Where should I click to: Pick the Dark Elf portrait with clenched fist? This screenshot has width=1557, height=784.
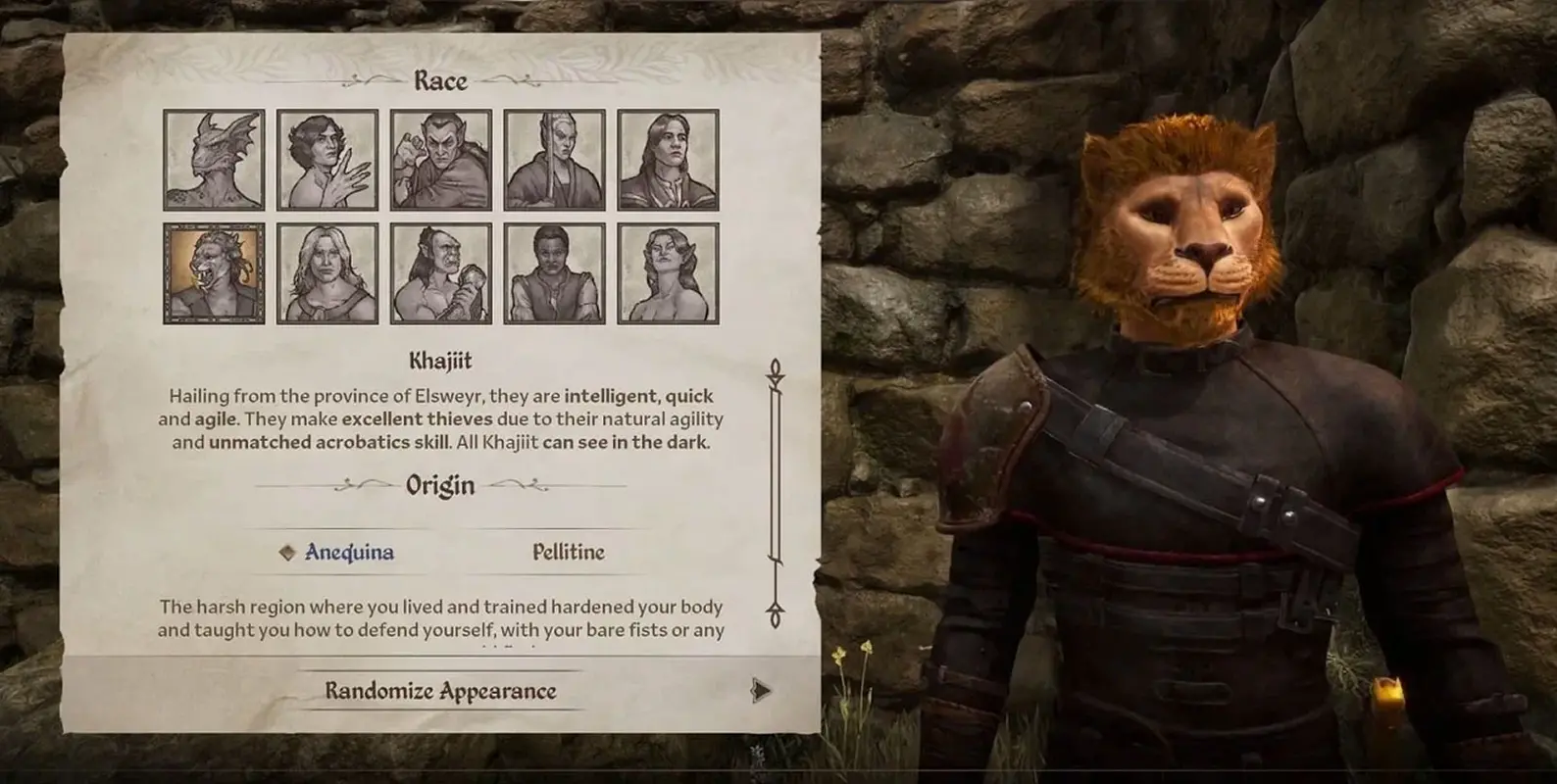pyautogui.click(x=441, y=160)
